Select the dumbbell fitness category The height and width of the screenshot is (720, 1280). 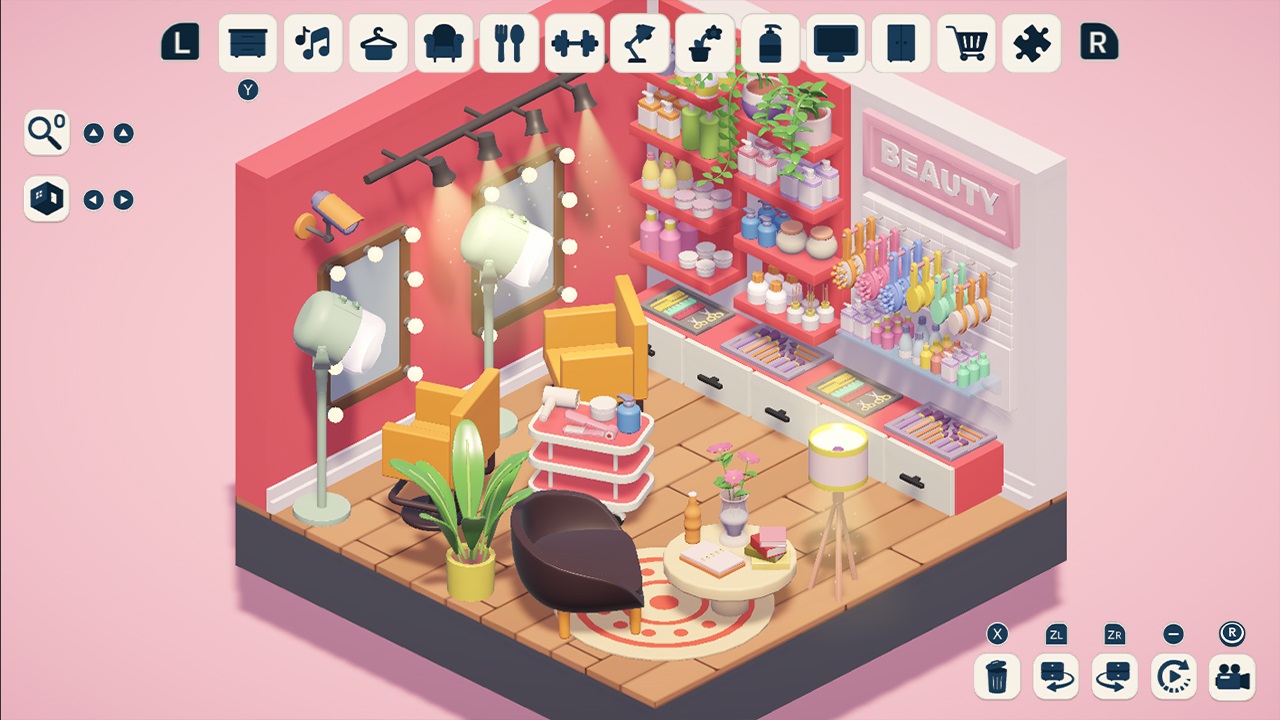(x=574, y=44)
